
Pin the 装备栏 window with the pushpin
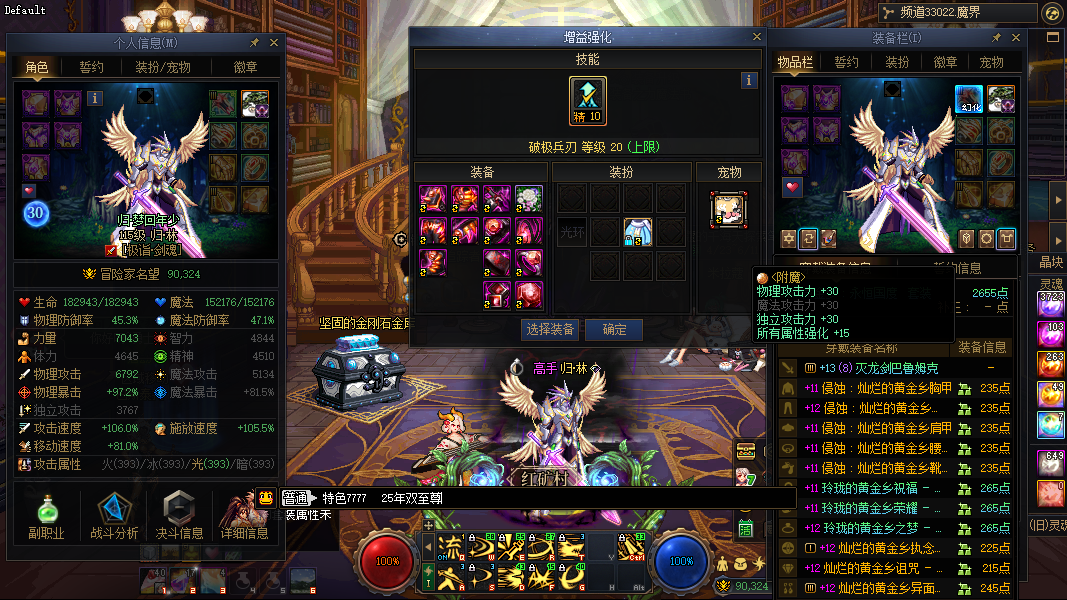pyautogui.click(x=996, y=38)
